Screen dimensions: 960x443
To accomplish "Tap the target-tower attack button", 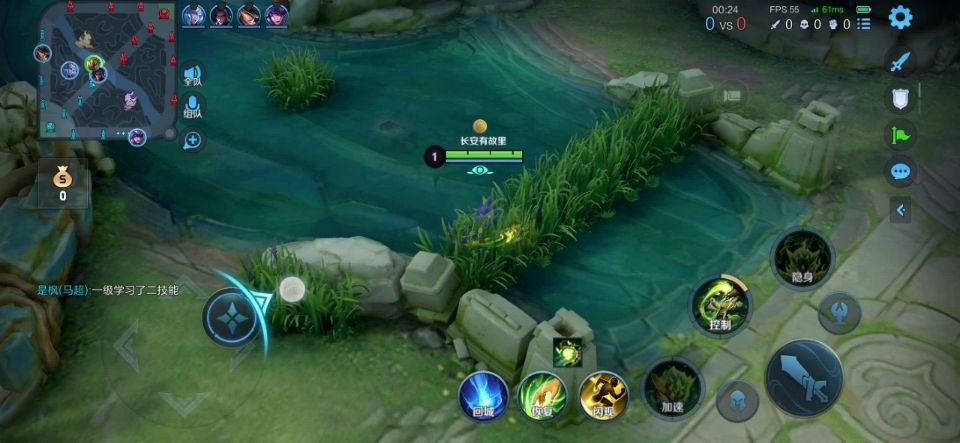I will tap(839, 312).
